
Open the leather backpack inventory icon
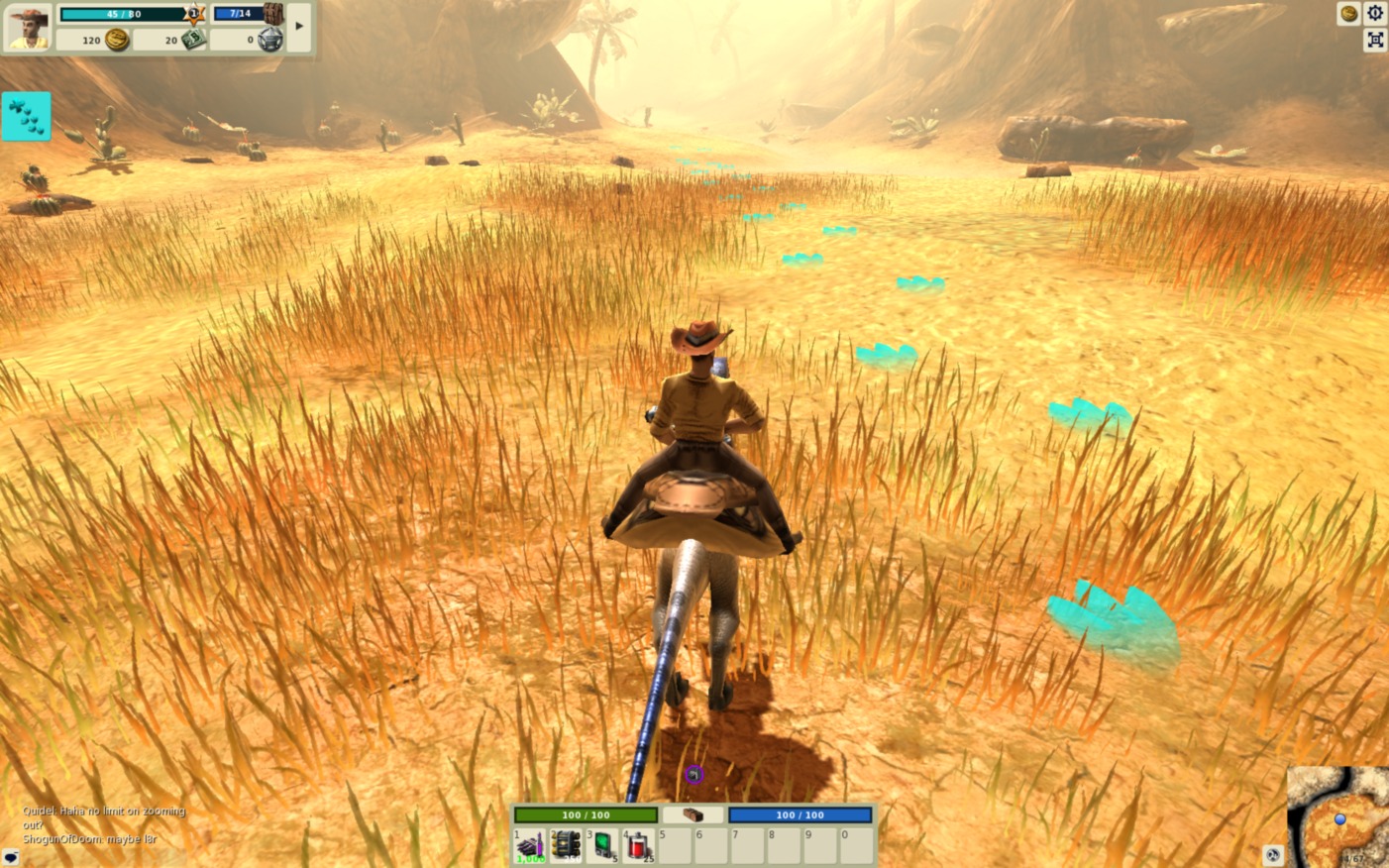273,14
